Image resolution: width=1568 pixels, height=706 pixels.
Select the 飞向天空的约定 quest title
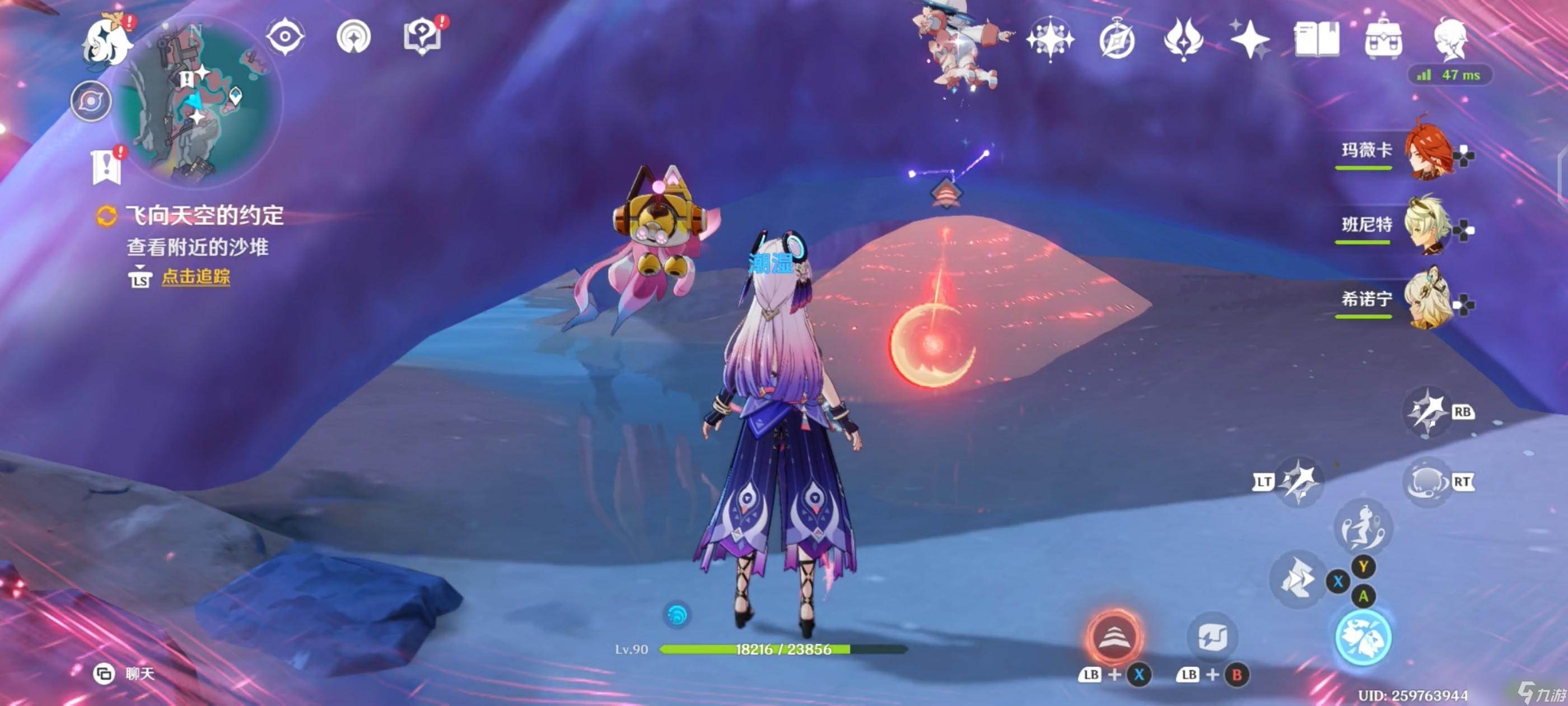coord(204,216)
